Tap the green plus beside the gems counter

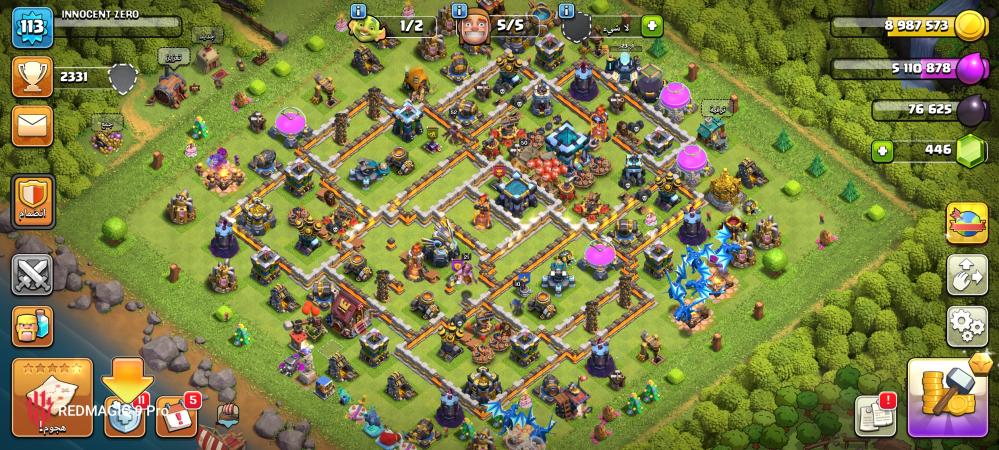(x=882, y=152)
